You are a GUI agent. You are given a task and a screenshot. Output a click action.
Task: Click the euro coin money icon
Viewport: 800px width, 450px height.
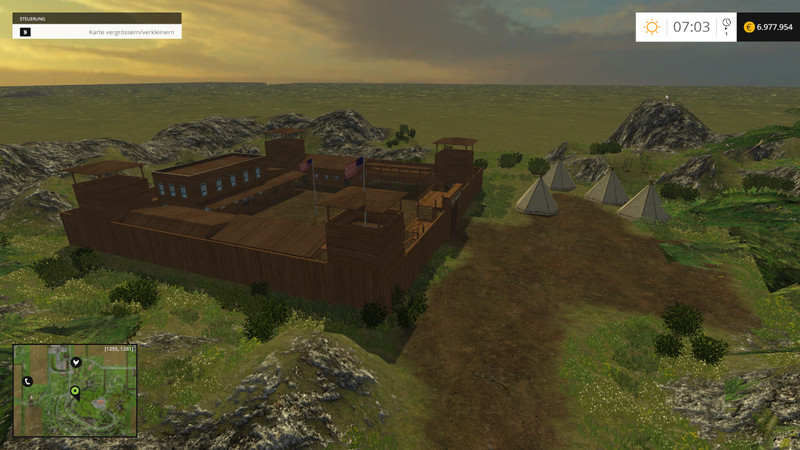(747, 27)
